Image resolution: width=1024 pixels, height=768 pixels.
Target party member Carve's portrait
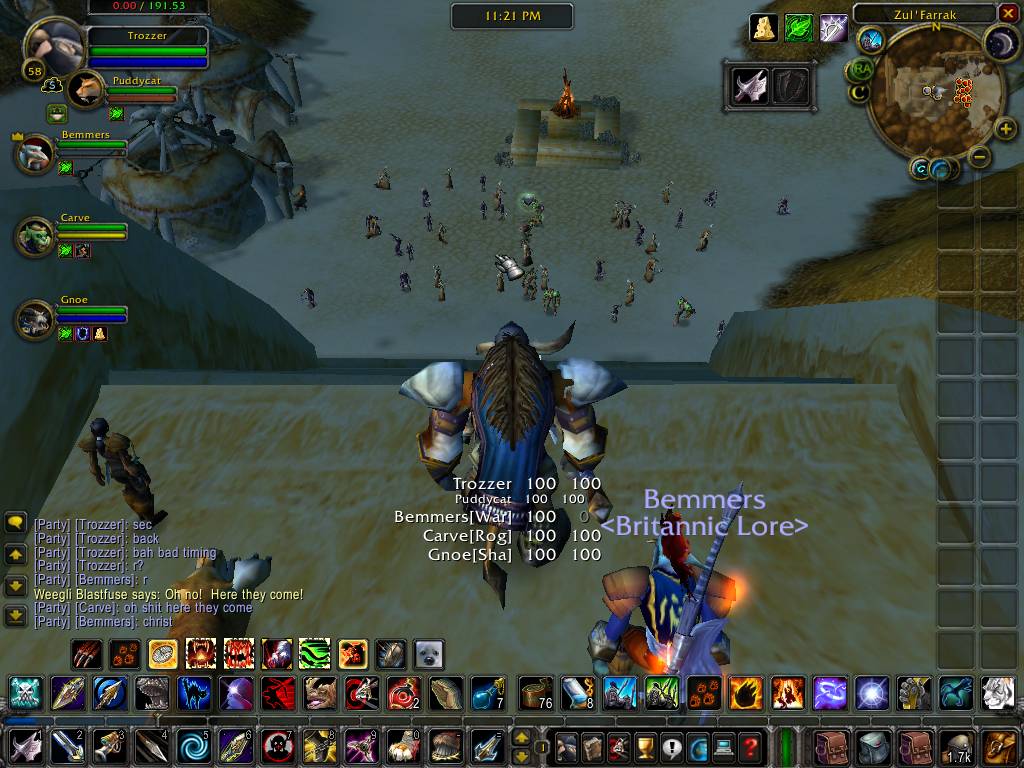click(x=35, y=236)
